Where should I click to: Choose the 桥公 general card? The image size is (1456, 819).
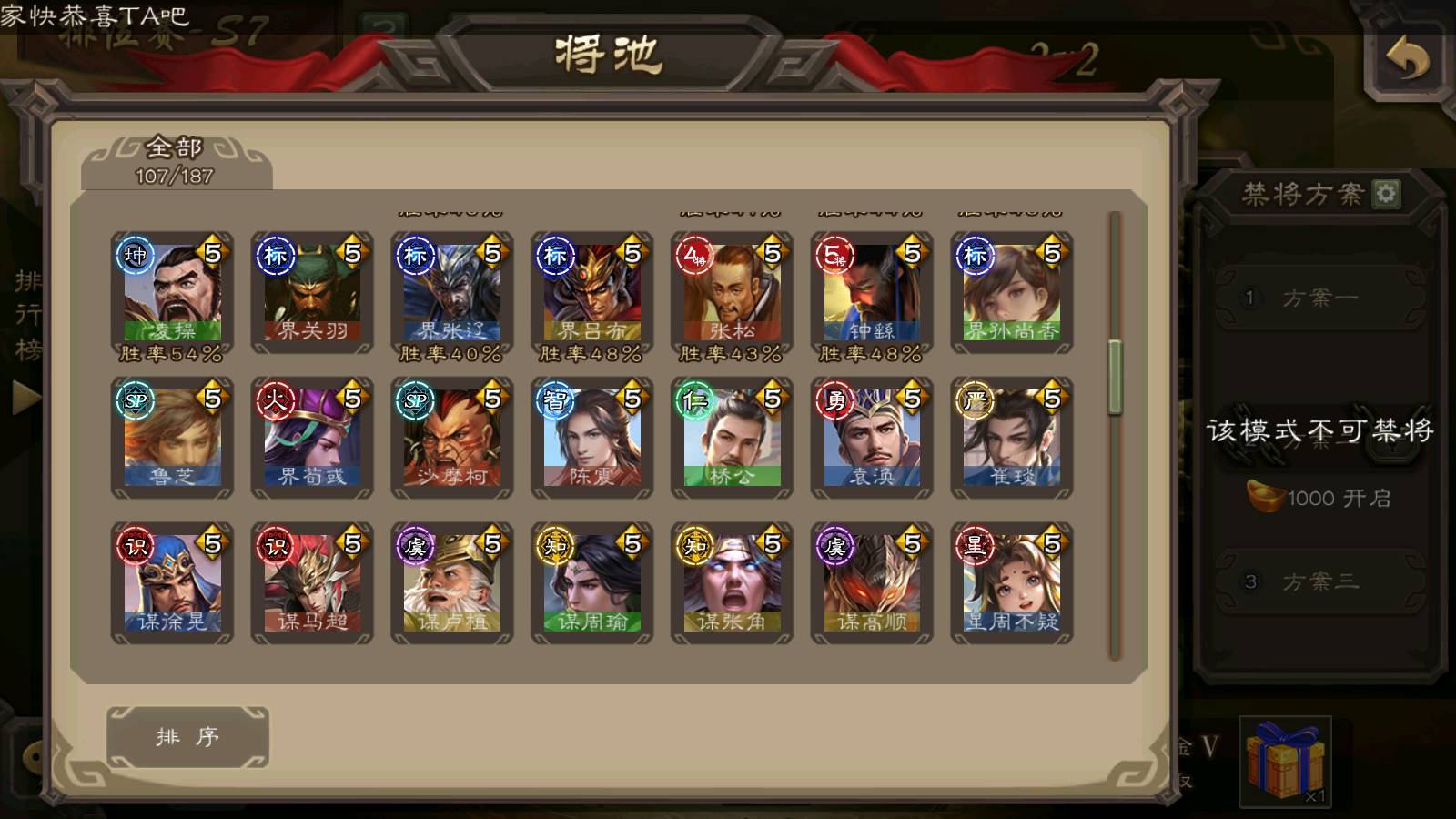pos(733,439)
